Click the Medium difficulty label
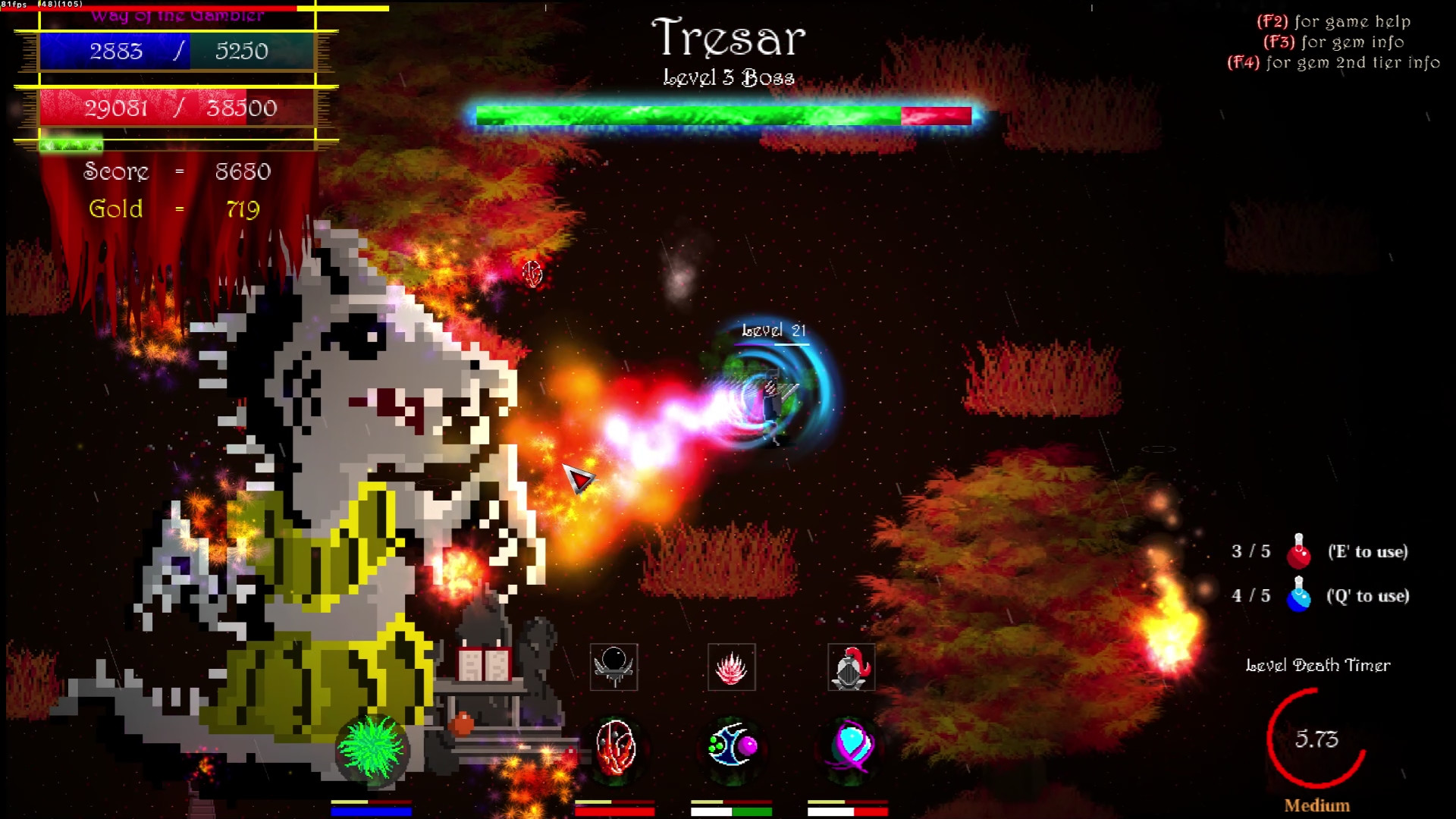The height and width of the screenshot is (819, 1456). pyautogui.click(x=1316, y=805)
